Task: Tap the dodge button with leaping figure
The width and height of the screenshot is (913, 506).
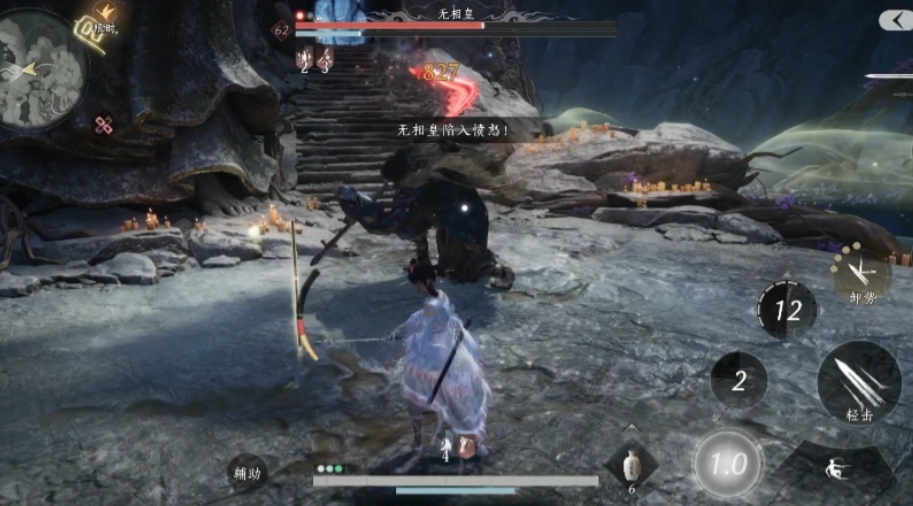Action: click(x=832, y=470)
